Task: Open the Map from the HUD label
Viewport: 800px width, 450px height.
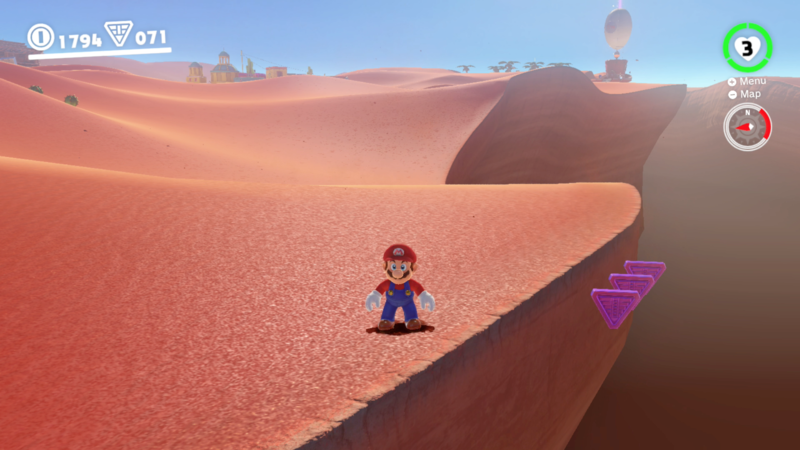Action: 750,94
